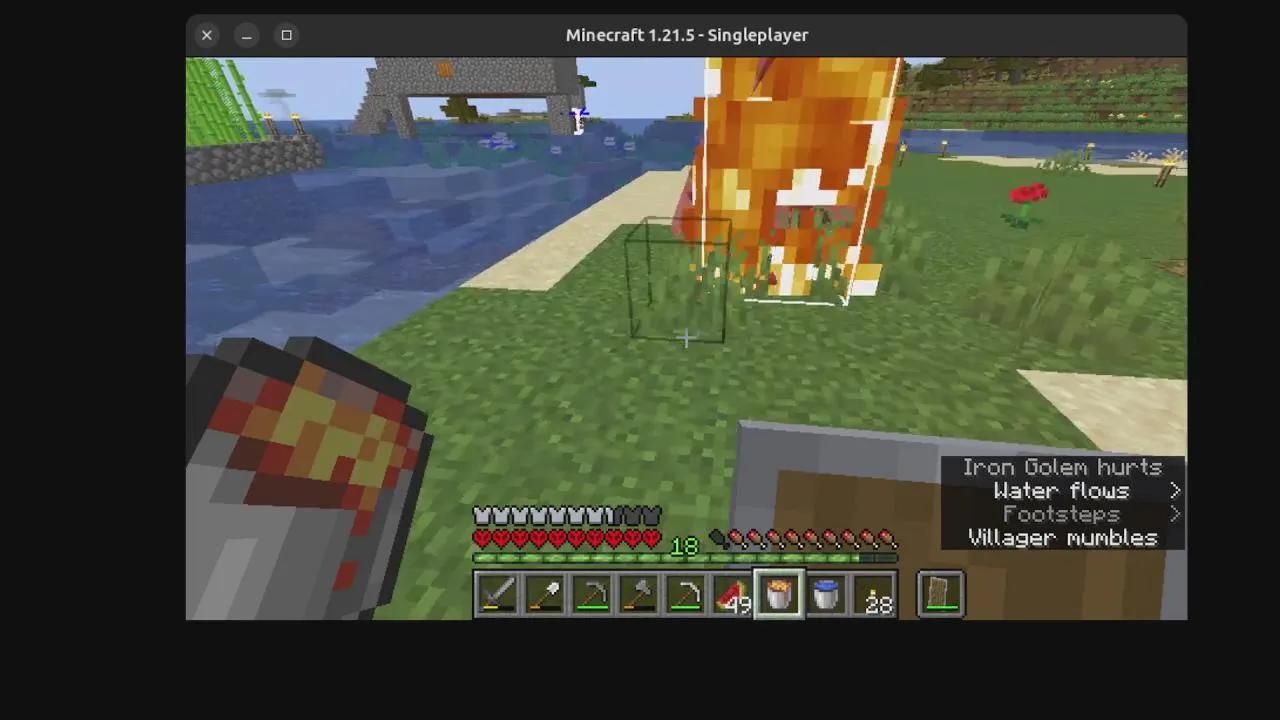Click the maximize window button
The height and width of the screenshot is (720, 1280).
point(286,35)
